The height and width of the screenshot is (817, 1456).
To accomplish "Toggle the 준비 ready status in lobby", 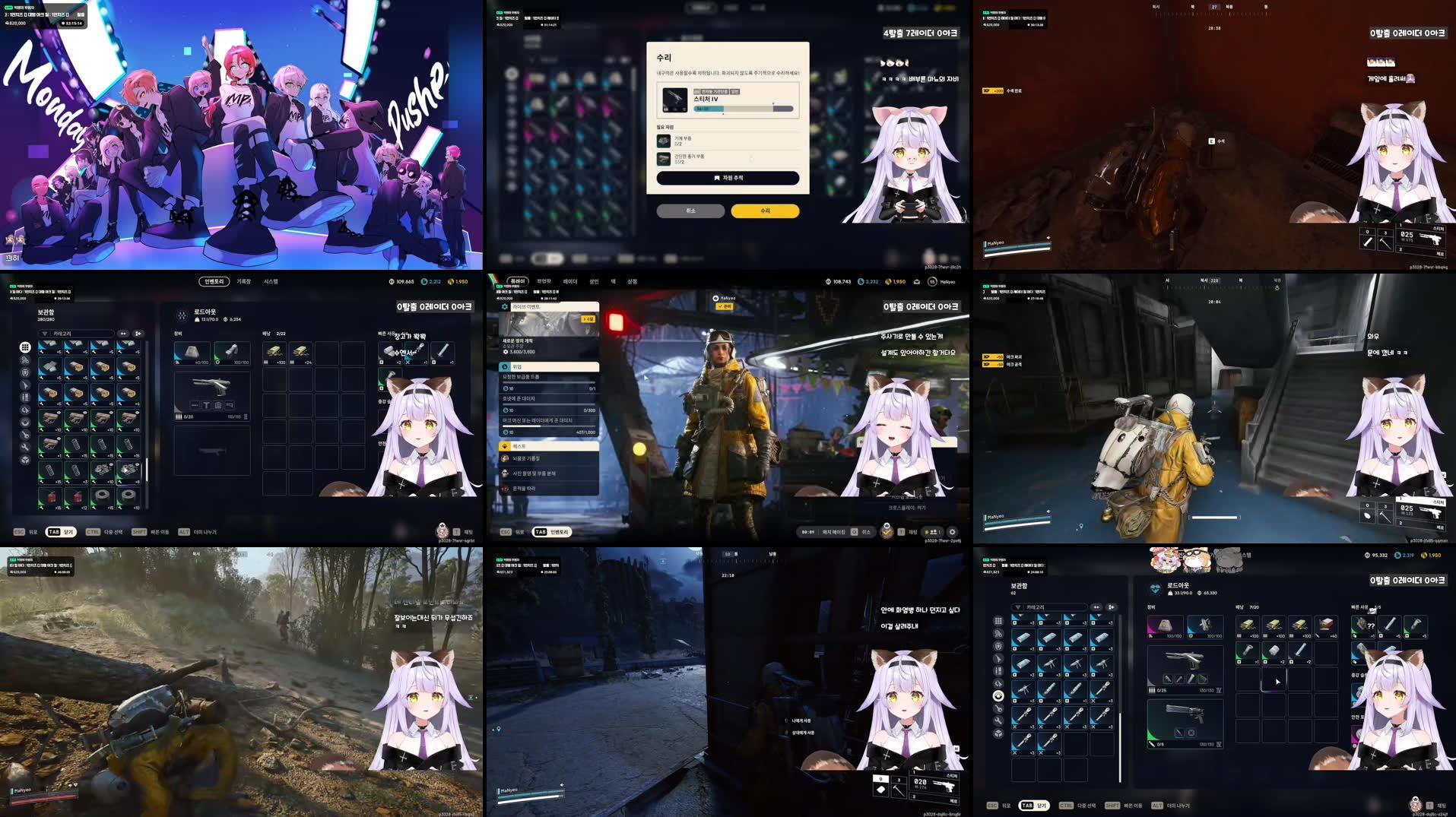I will 725,306.
